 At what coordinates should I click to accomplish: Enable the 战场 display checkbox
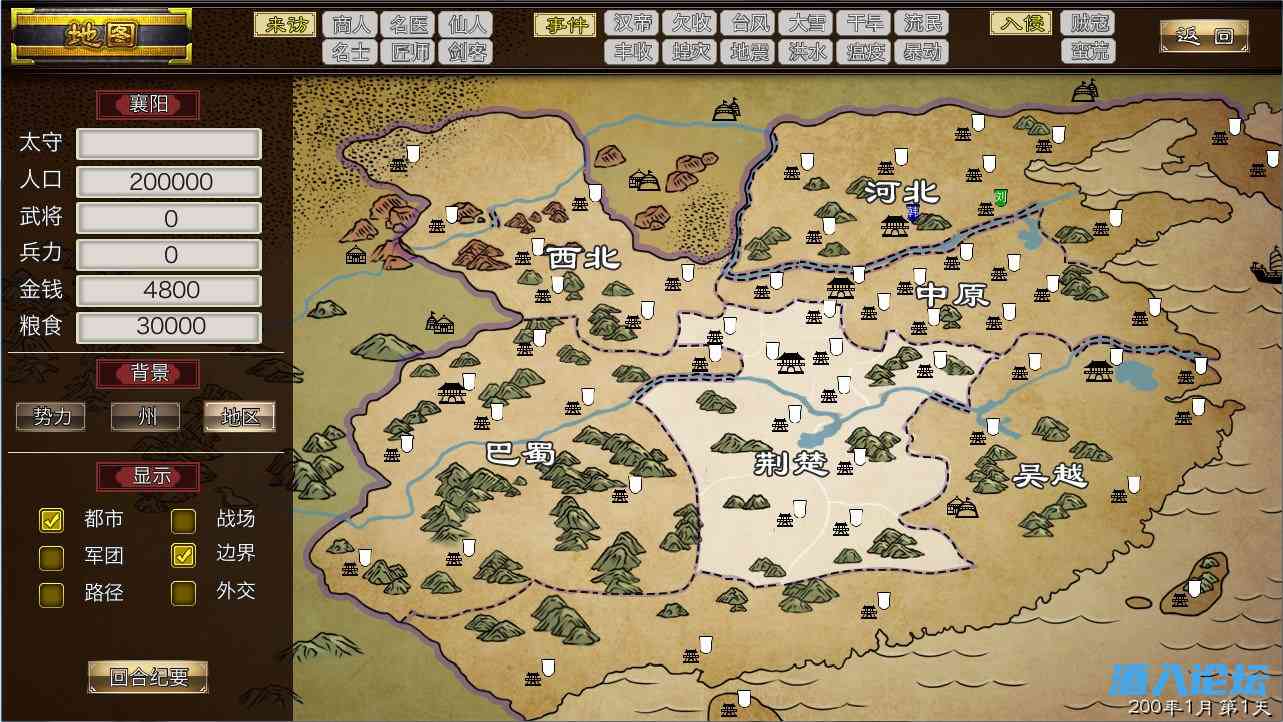pyautogui.click(x=183, y=520)
